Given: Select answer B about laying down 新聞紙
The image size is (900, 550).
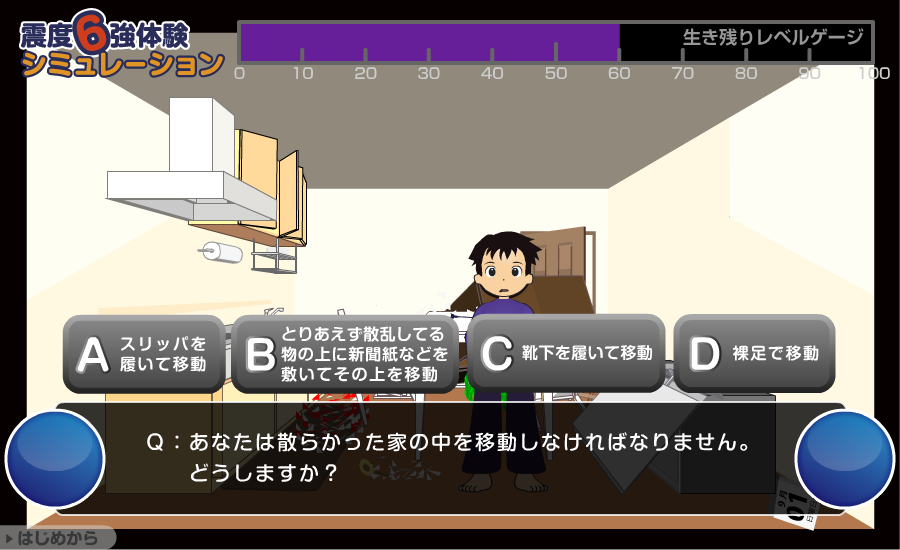Looking at the screenshot, I should pyautogui.click(x=345, y=353).
